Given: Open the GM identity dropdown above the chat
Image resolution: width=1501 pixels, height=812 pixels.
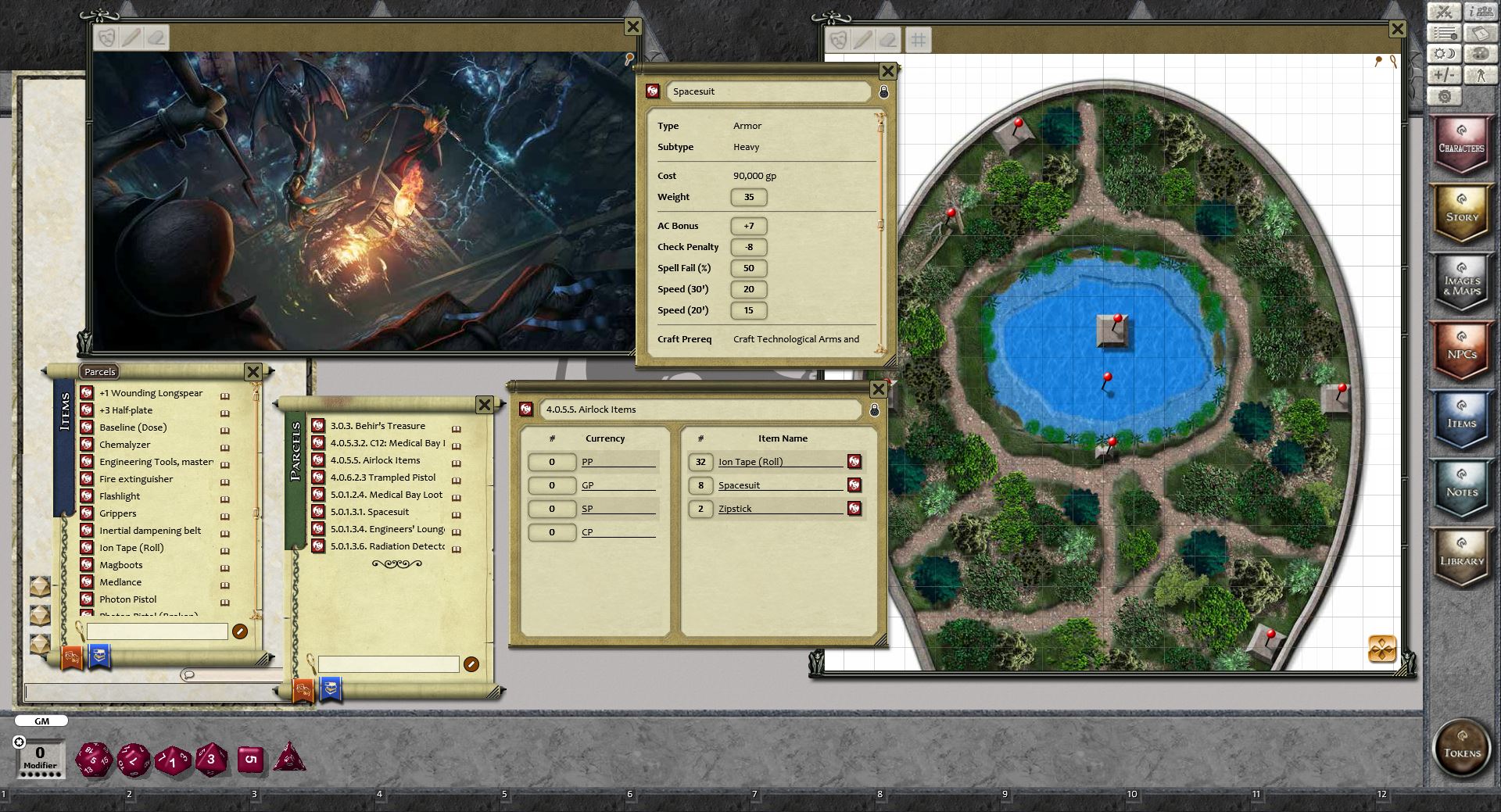Looking at the screenshot, I should 41,721.
